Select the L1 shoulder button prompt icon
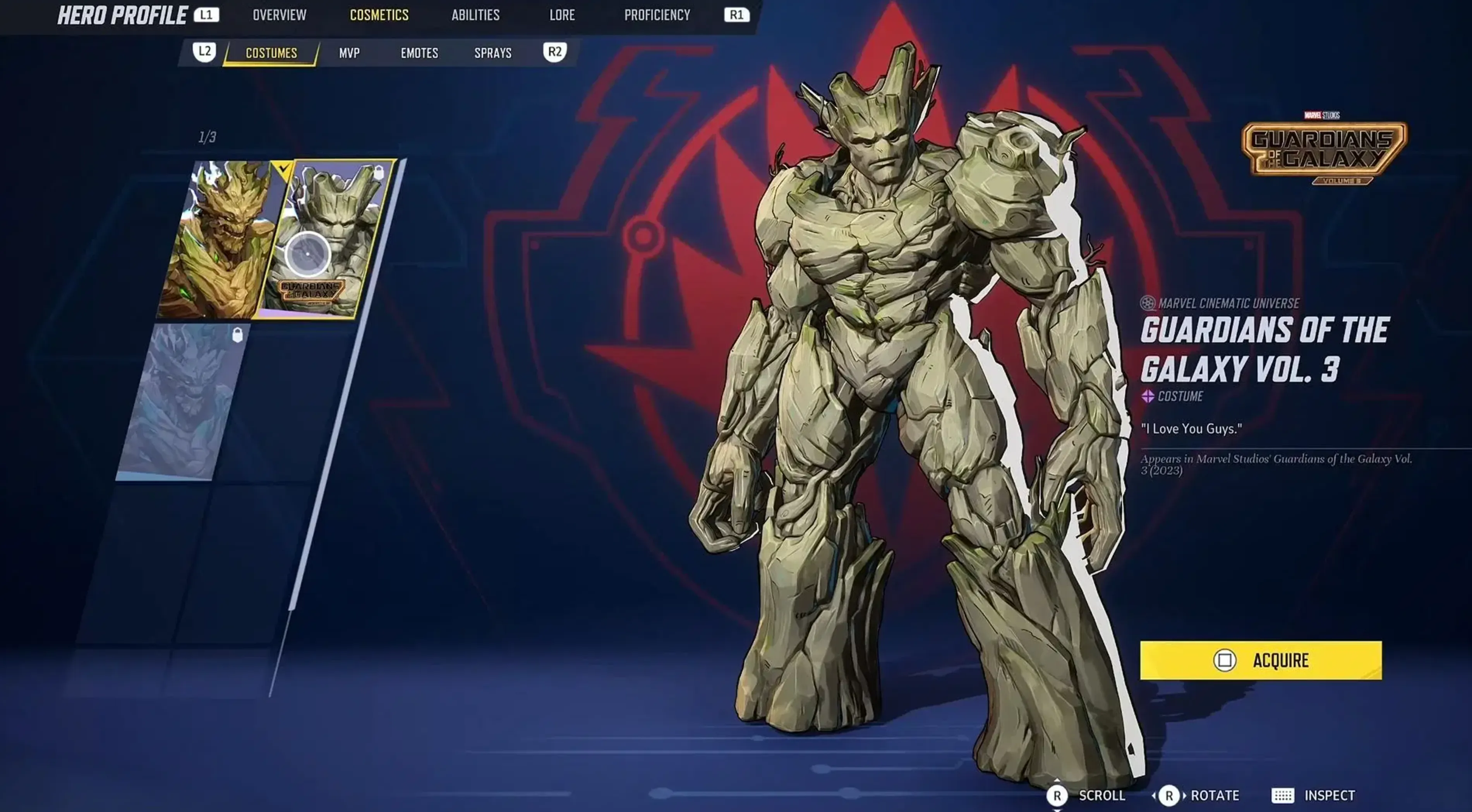 [x=208, y=15]
